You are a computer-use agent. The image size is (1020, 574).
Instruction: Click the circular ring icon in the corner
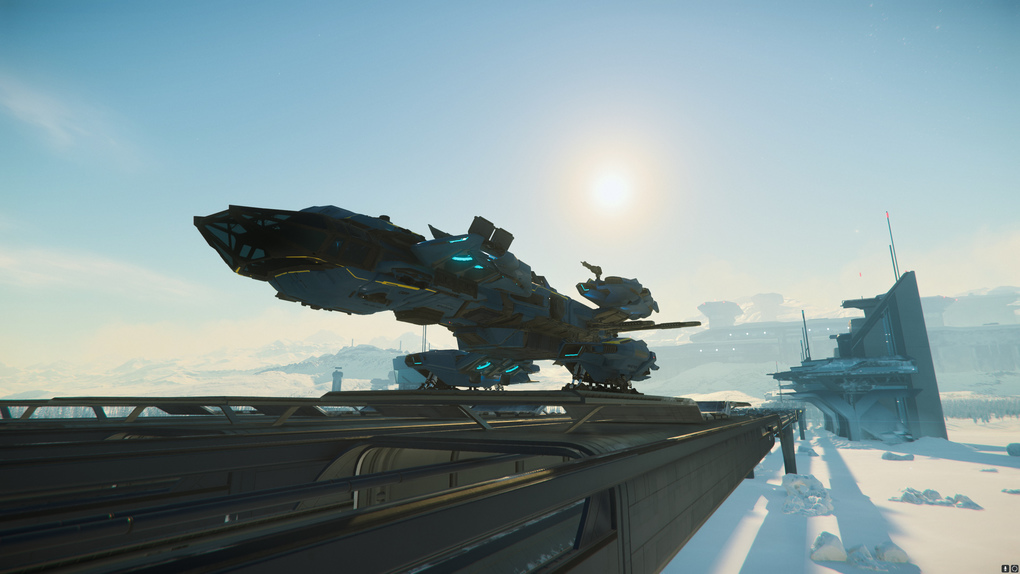click(x=1014, y=568)
